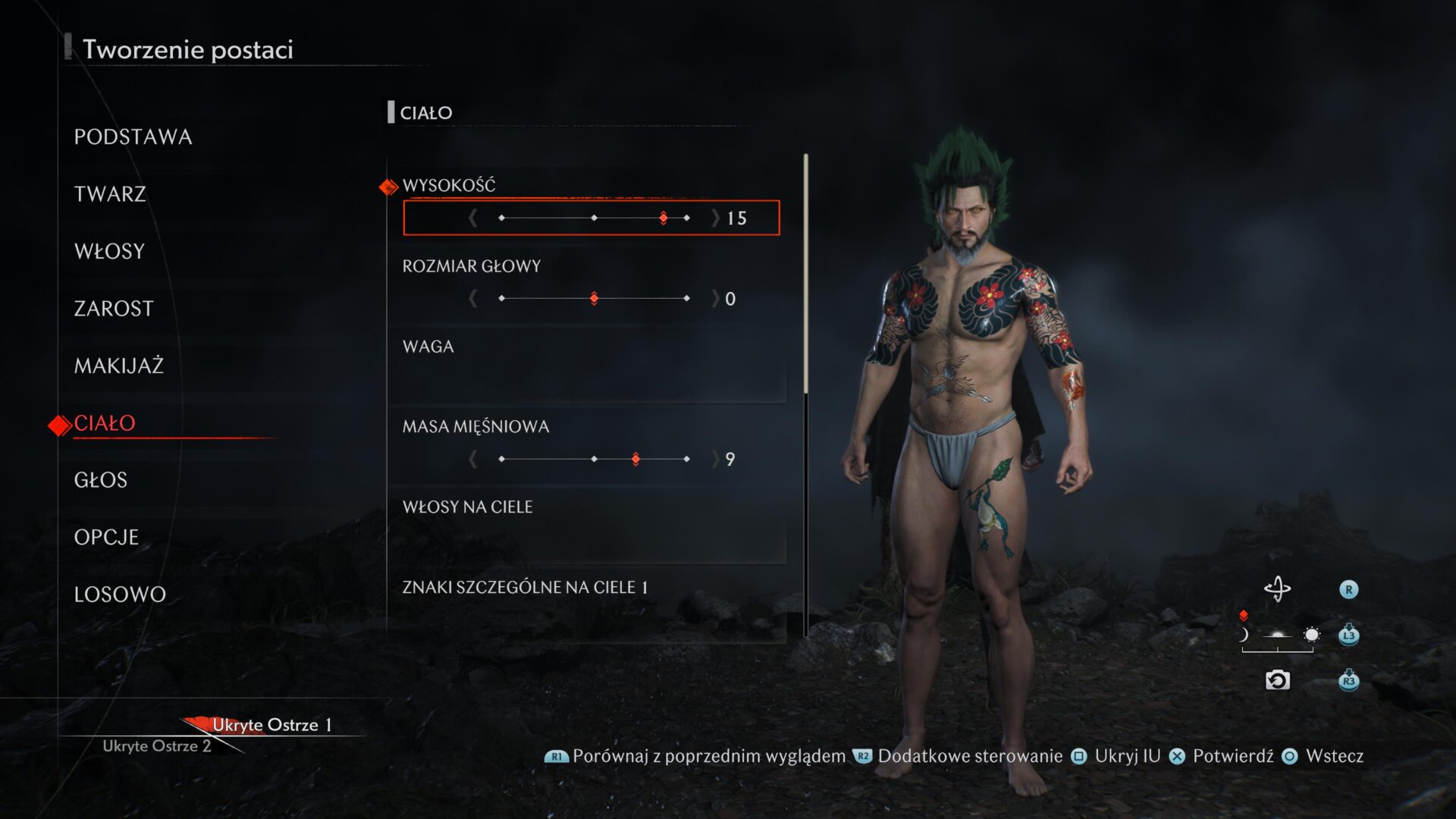Click the camera reset icon
The height and width of the screenshot is (819, 1456).
[x=1277, y=680]
